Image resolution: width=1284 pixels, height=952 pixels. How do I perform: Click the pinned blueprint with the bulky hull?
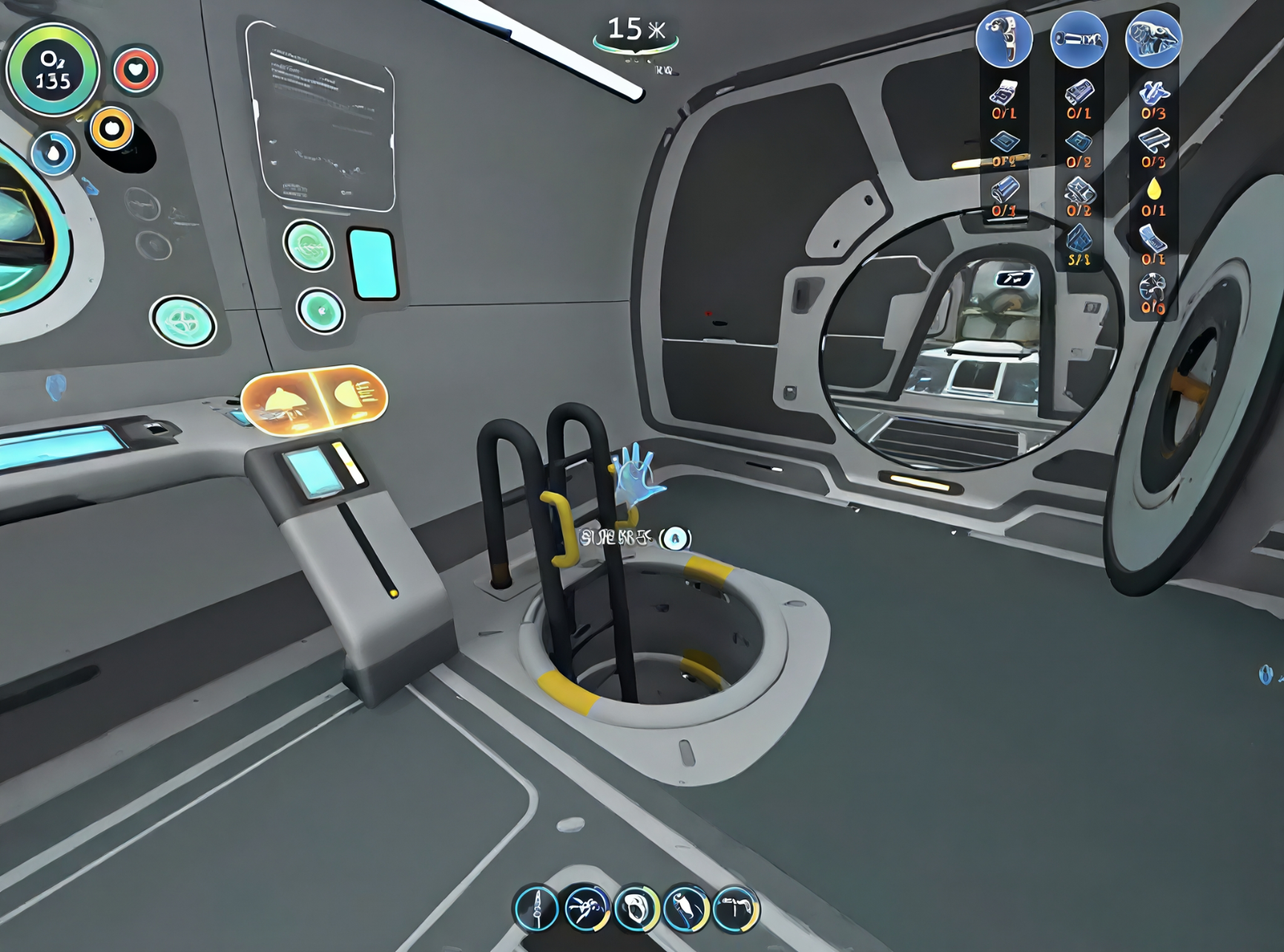point(1153,39)
